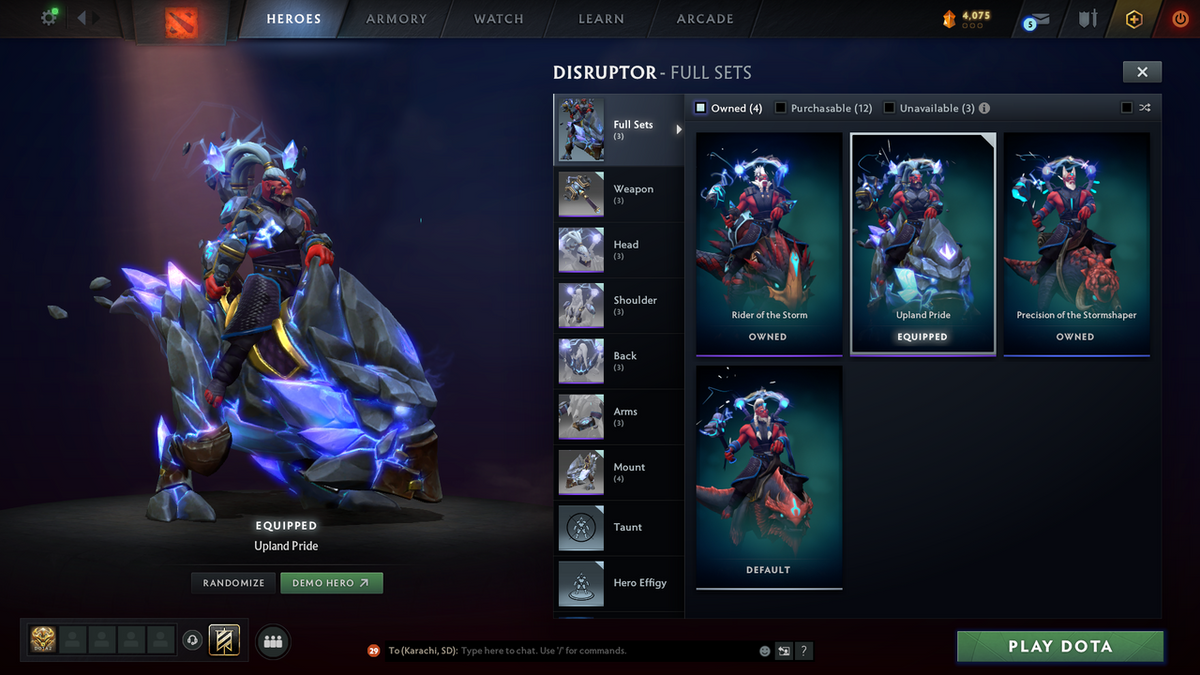Viewport: 1200px width, 675px height.
Task: Open the Heroes tab
Action: [293, 19]
